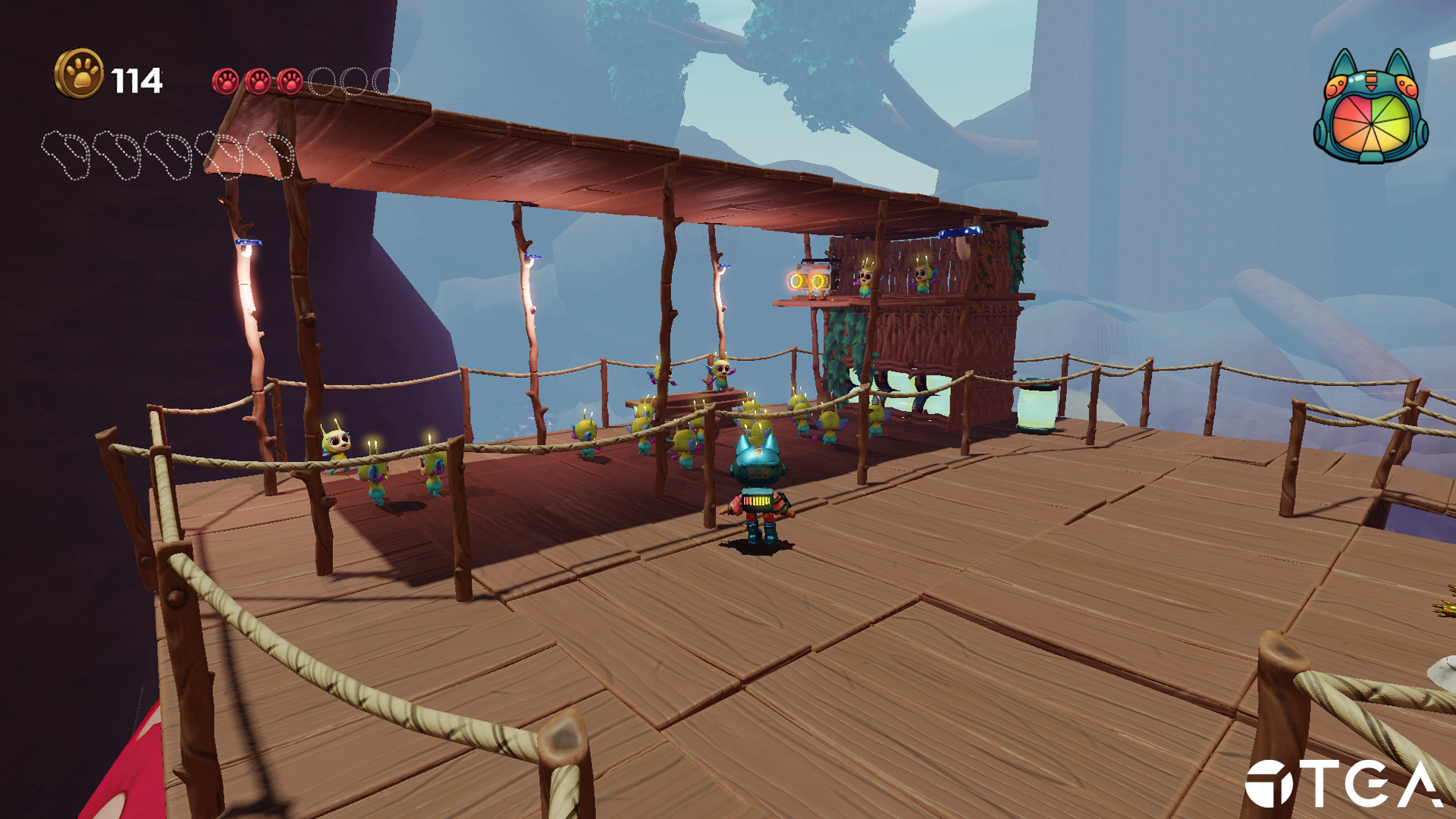Select the first filled red paw token
This screenshot has width=1456, height=819.
226,82
